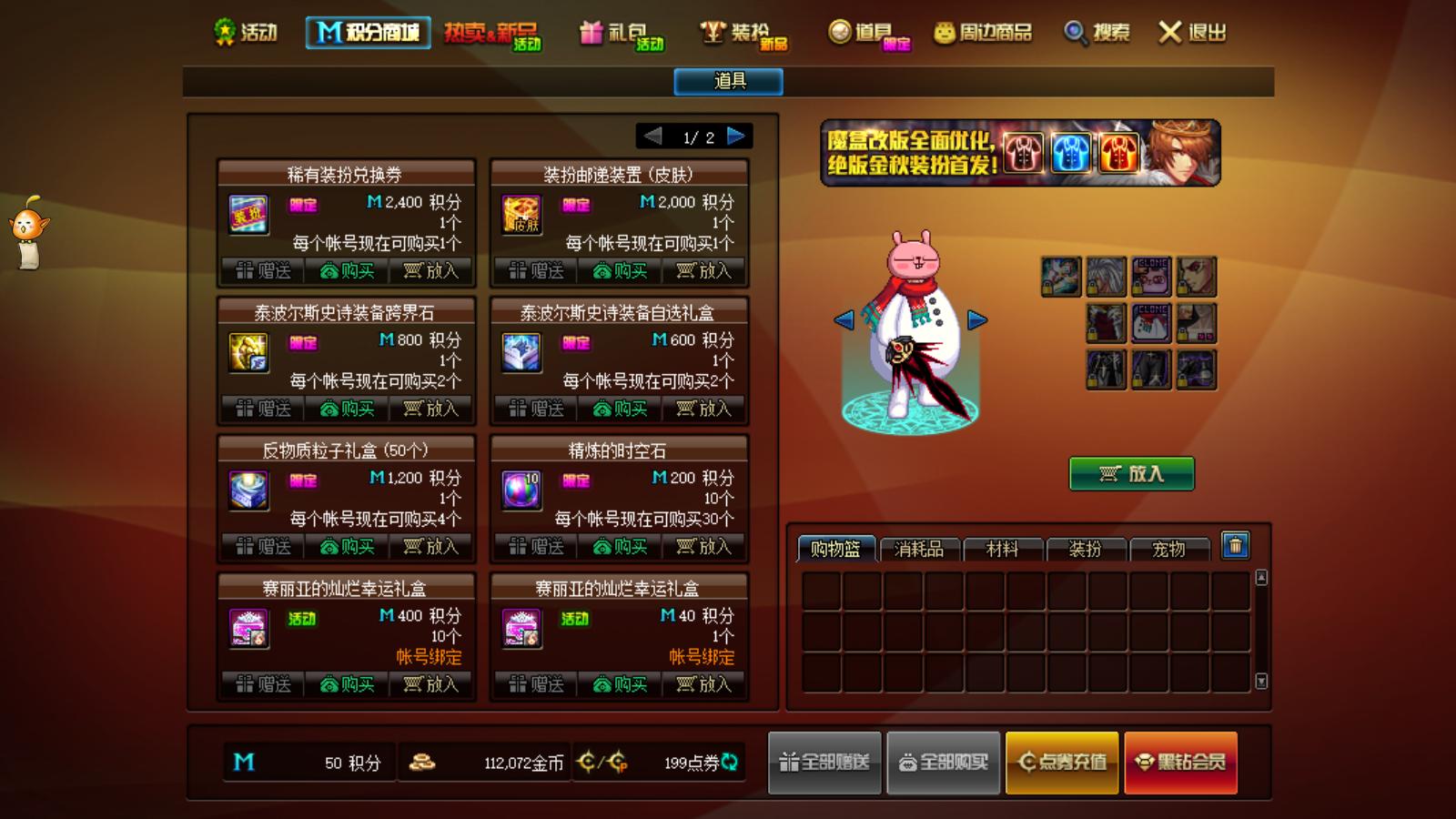Viewport: 1456px width, 819px height.
Task: Rotate character using left blue arrow
Action: 844,319
